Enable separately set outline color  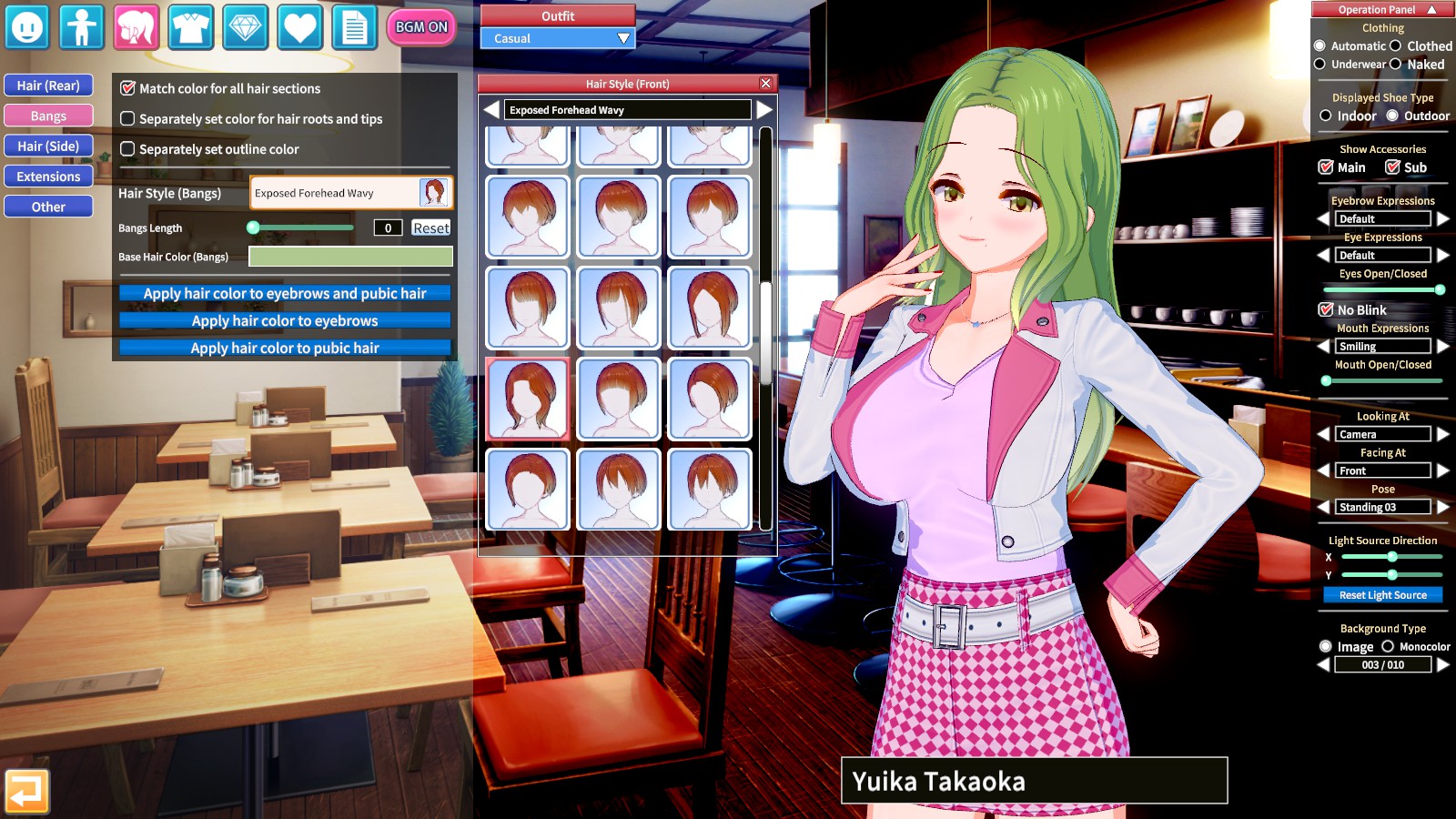point(127,149)
